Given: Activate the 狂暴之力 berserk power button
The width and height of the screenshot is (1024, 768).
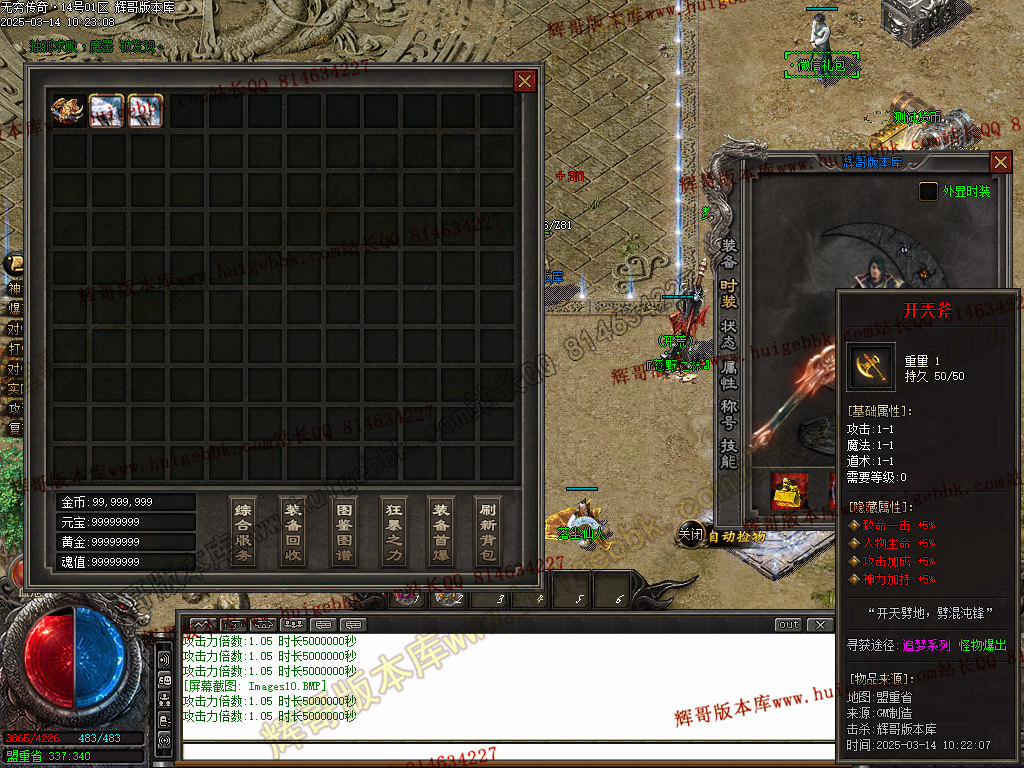Looking at the screenshot, I should pos(395,531).
